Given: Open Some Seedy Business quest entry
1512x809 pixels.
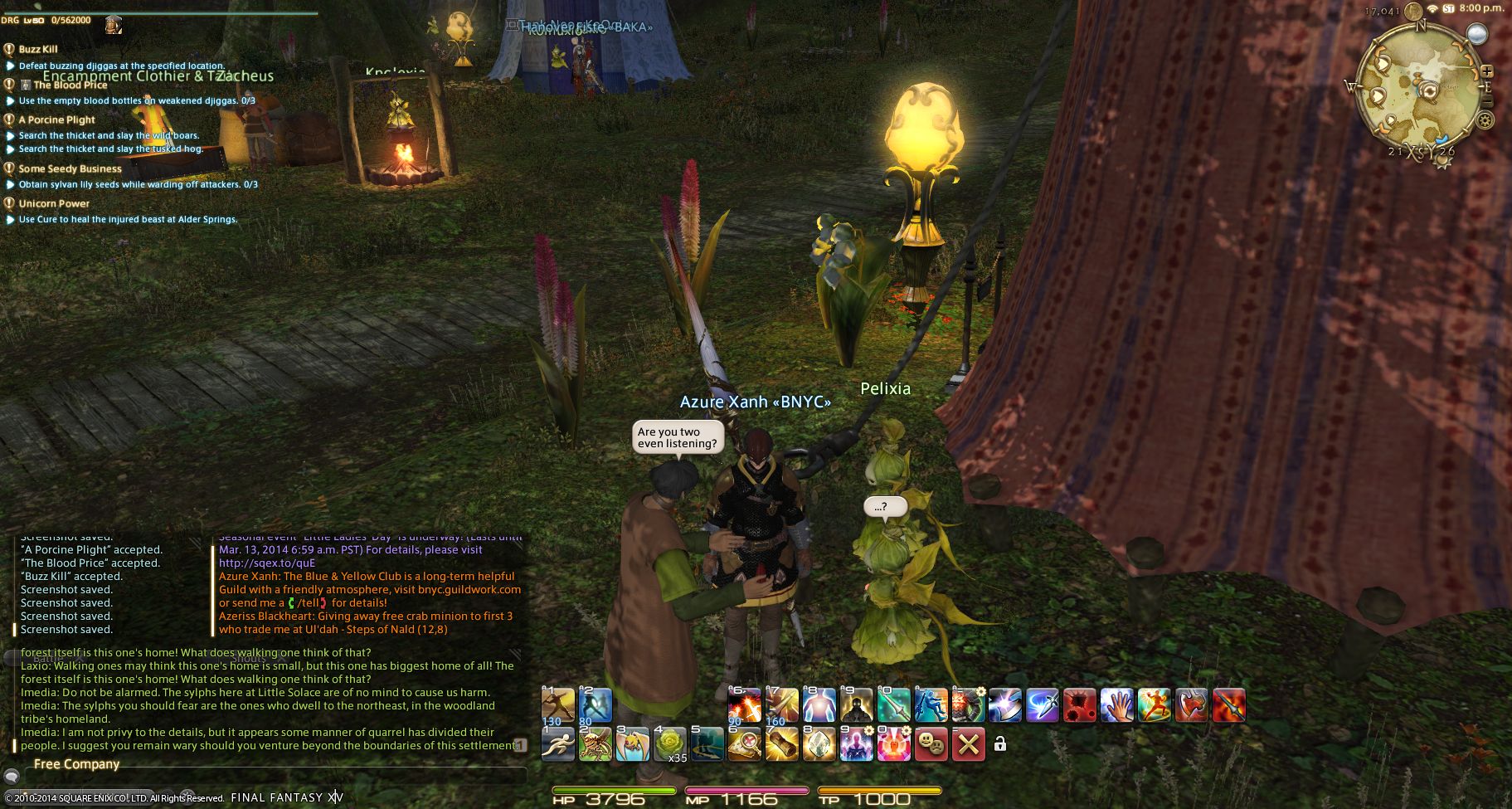Looking at the screenshot, I should click(x=70, y=168).
